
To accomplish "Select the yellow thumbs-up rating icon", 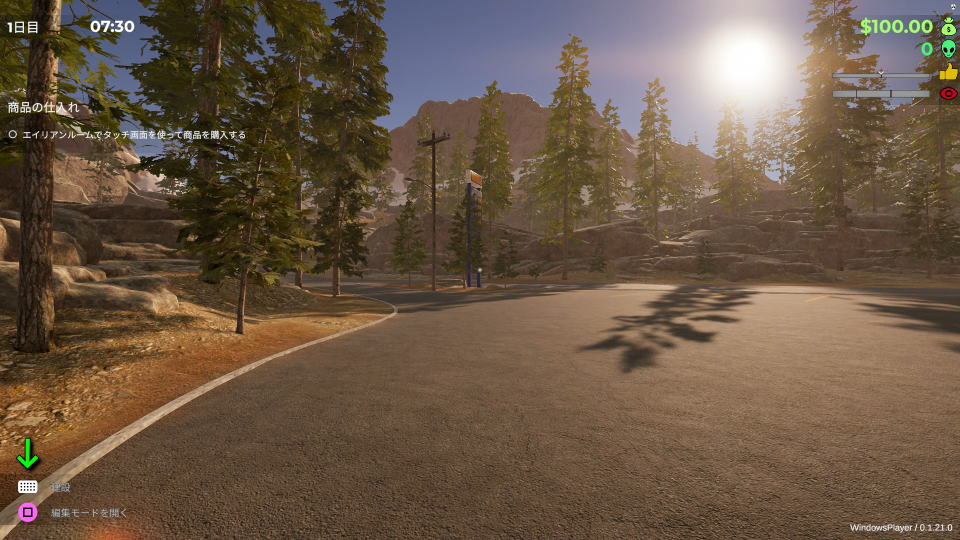I will point(948,72).
